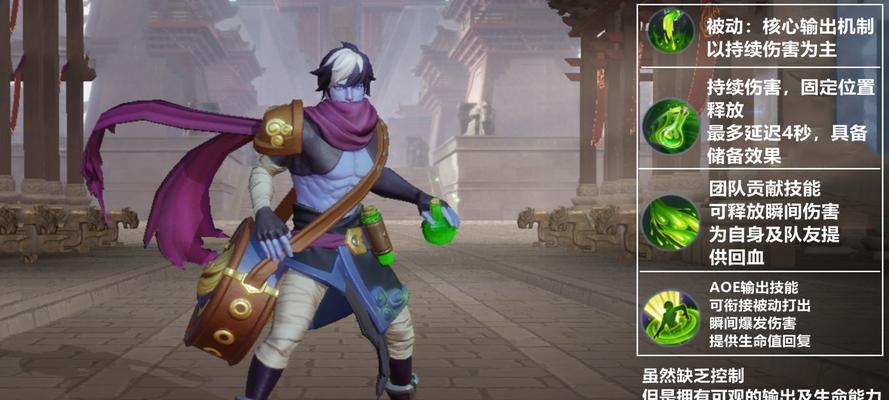
Task: Activate the green slime team heal skill
Action: [670, 220]
